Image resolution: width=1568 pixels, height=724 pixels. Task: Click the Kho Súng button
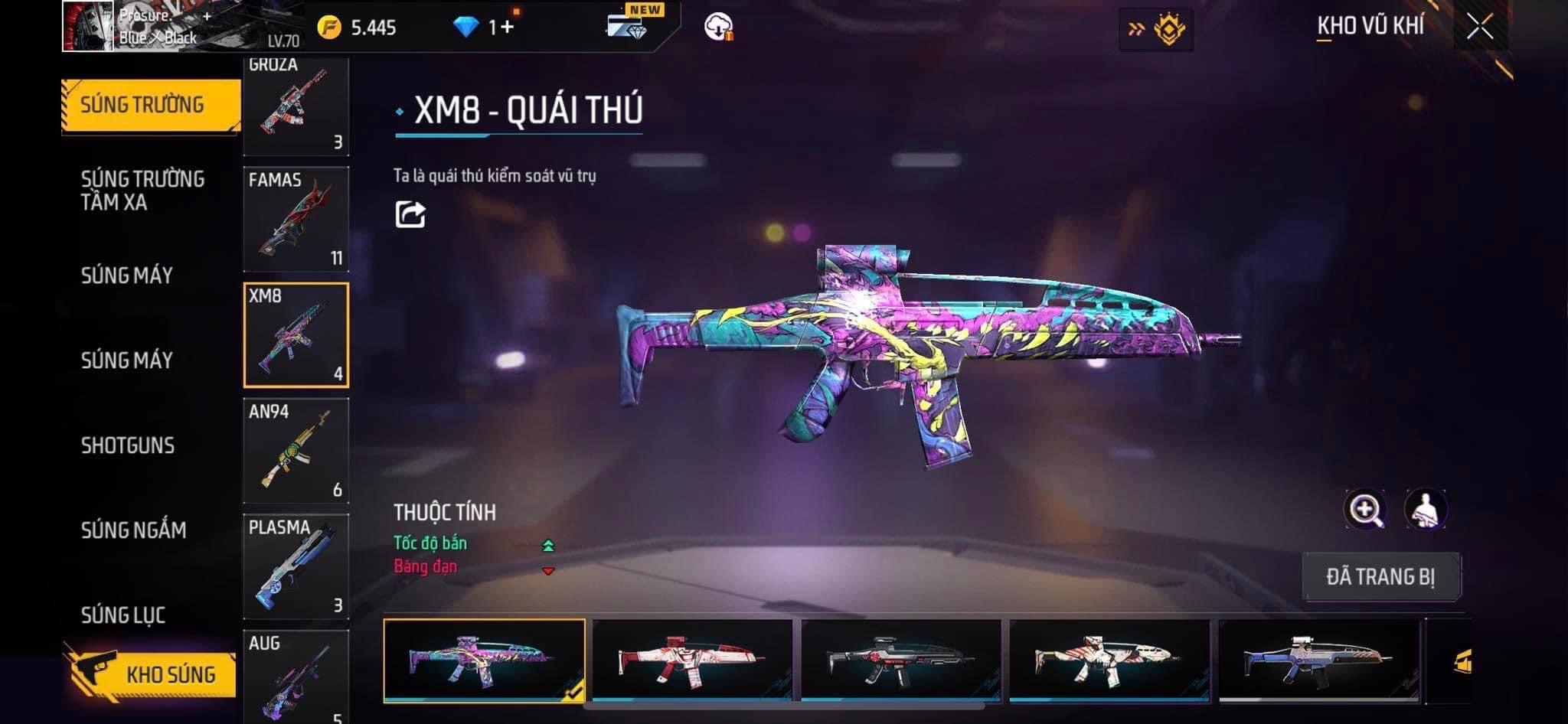pyautogui.click(x=152, y=674)
